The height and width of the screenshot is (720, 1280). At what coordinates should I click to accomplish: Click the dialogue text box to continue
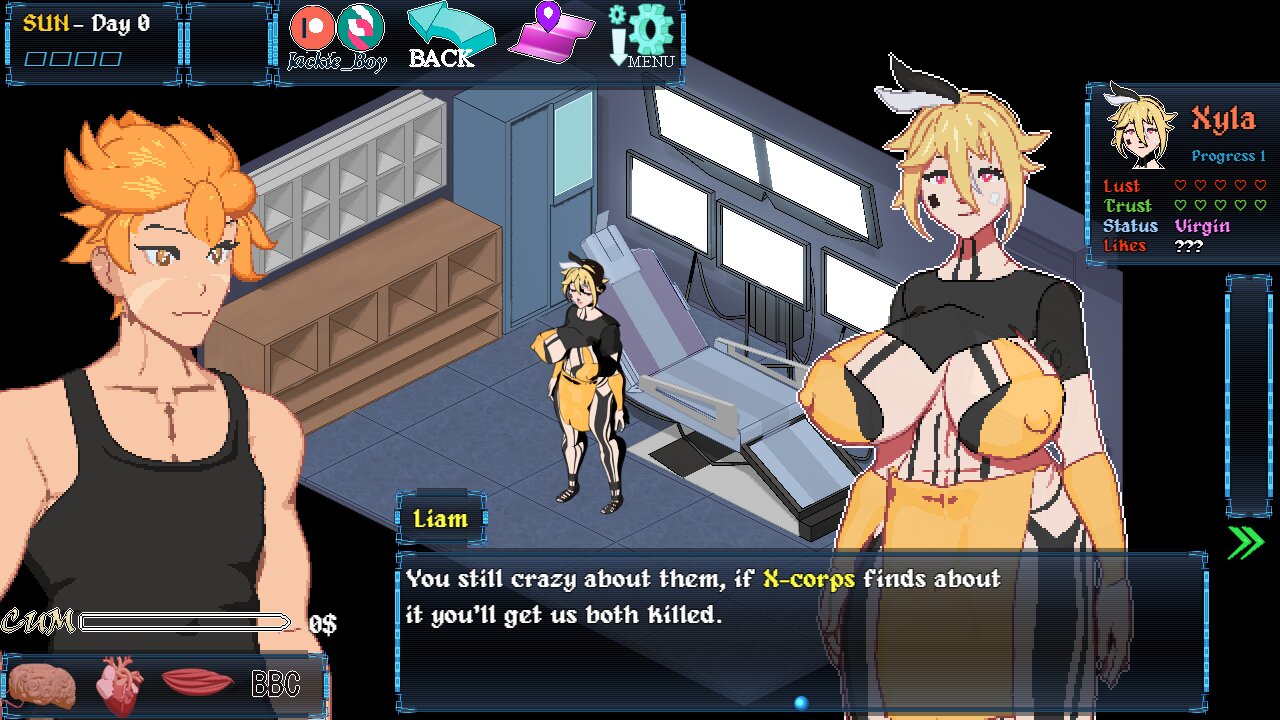(800, 630)
